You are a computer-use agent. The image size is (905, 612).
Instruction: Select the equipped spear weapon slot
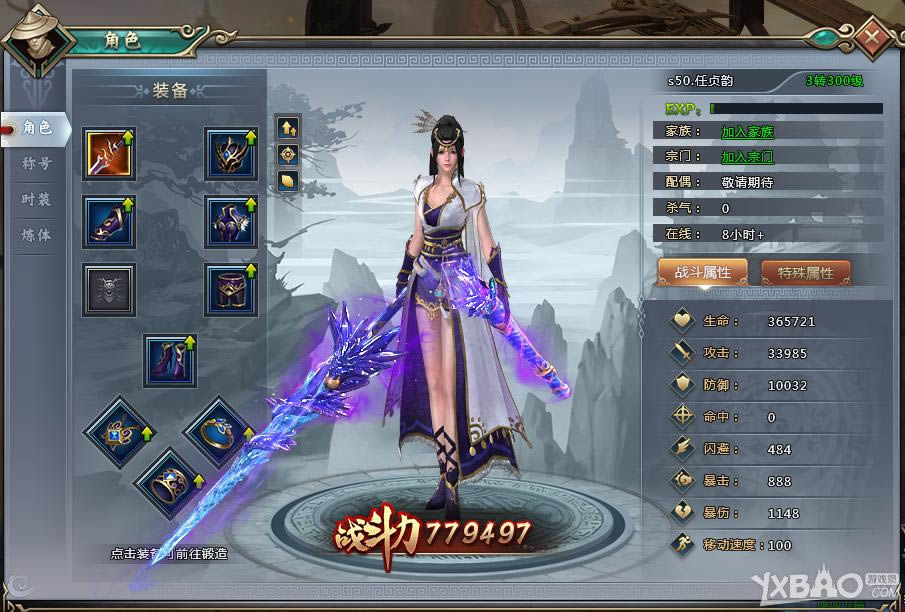pos(109,154)
